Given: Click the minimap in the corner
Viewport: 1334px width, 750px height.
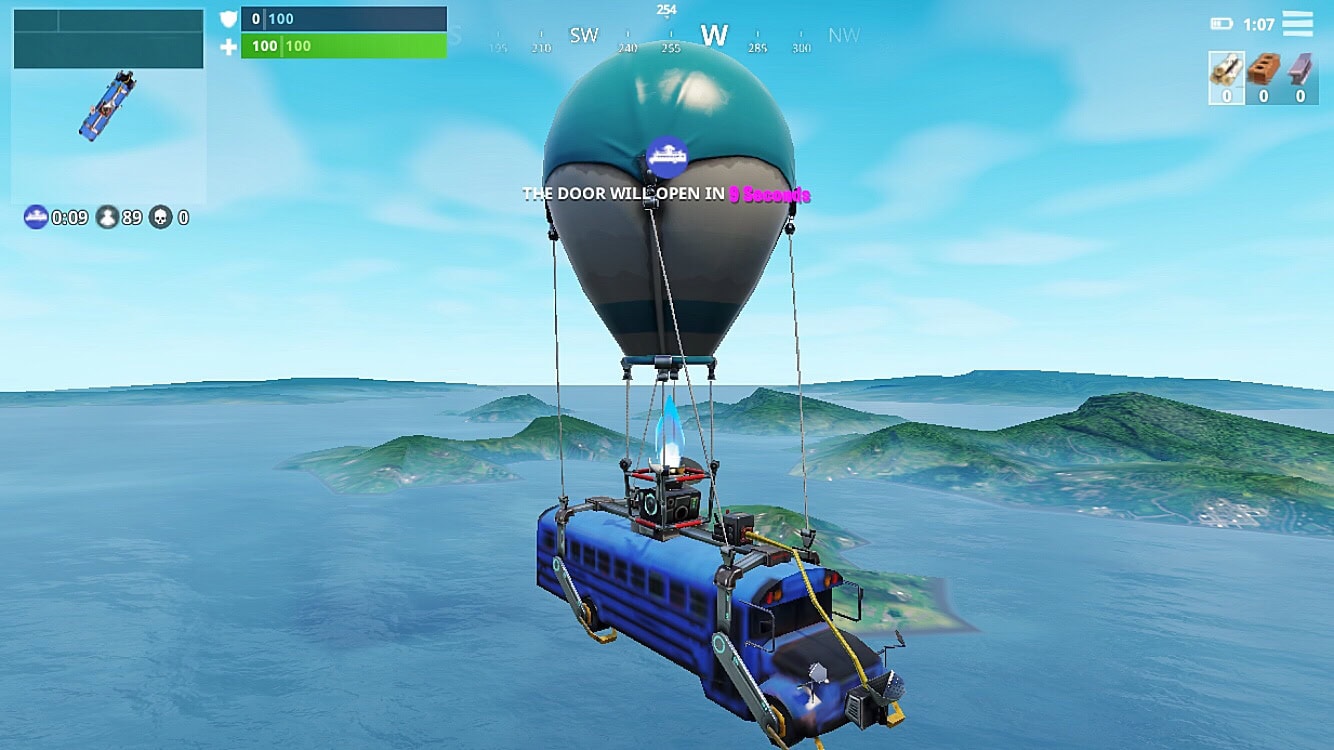Looking at the screenshot, I should click(x=107, y=105).
